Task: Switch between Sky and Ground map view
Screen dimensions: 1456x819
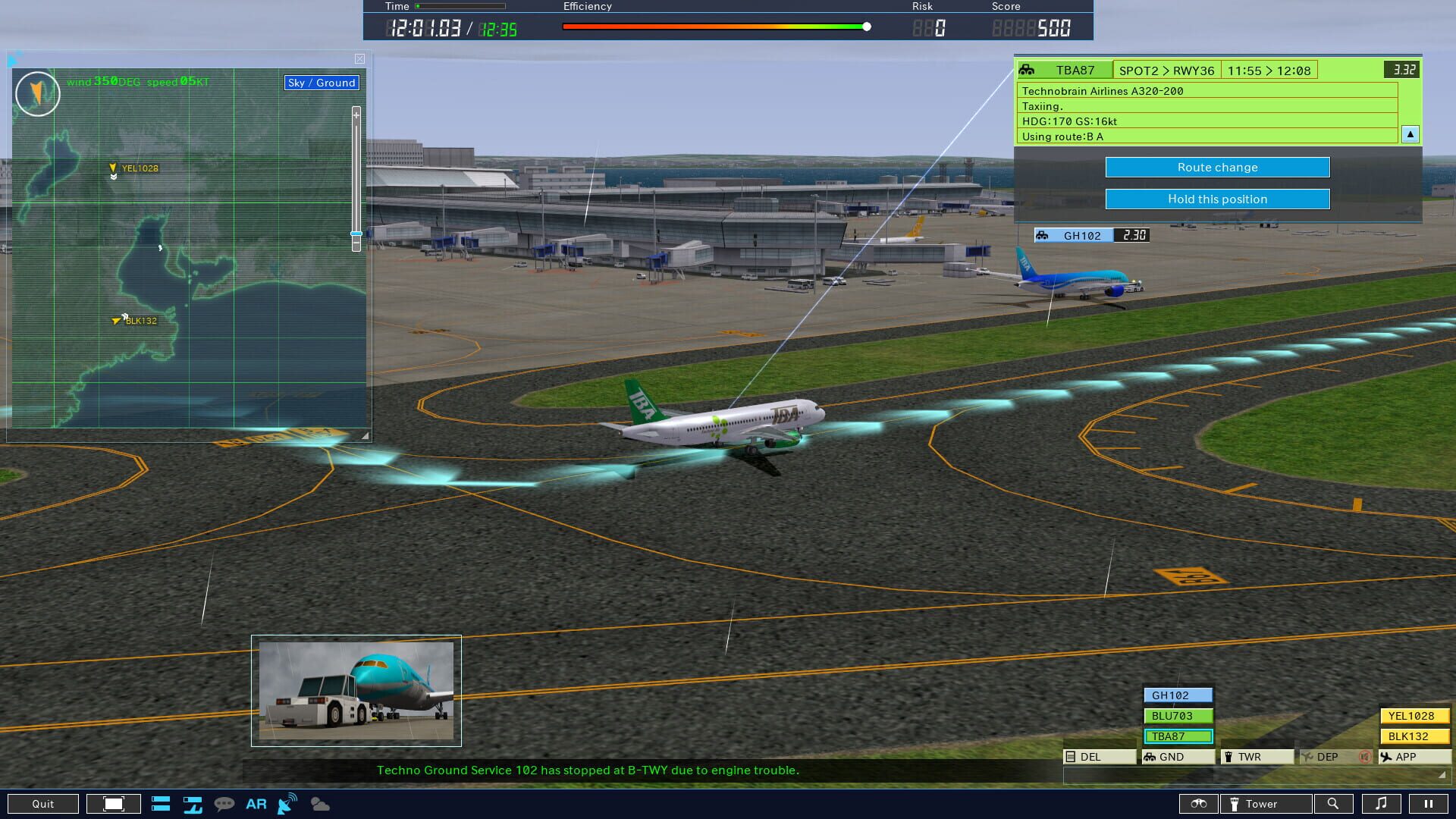Action: tap(322, 83)
